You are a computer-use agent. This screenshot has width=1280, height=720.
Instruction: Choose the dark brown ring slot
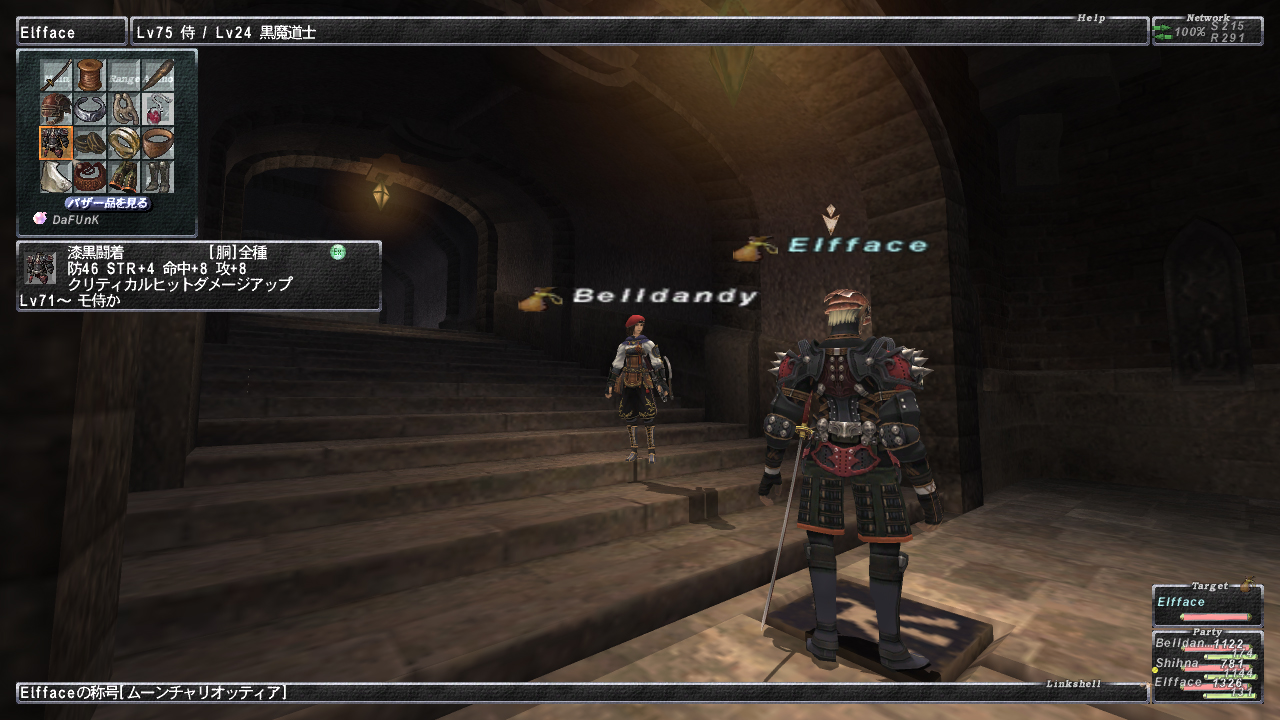(158, 143)
